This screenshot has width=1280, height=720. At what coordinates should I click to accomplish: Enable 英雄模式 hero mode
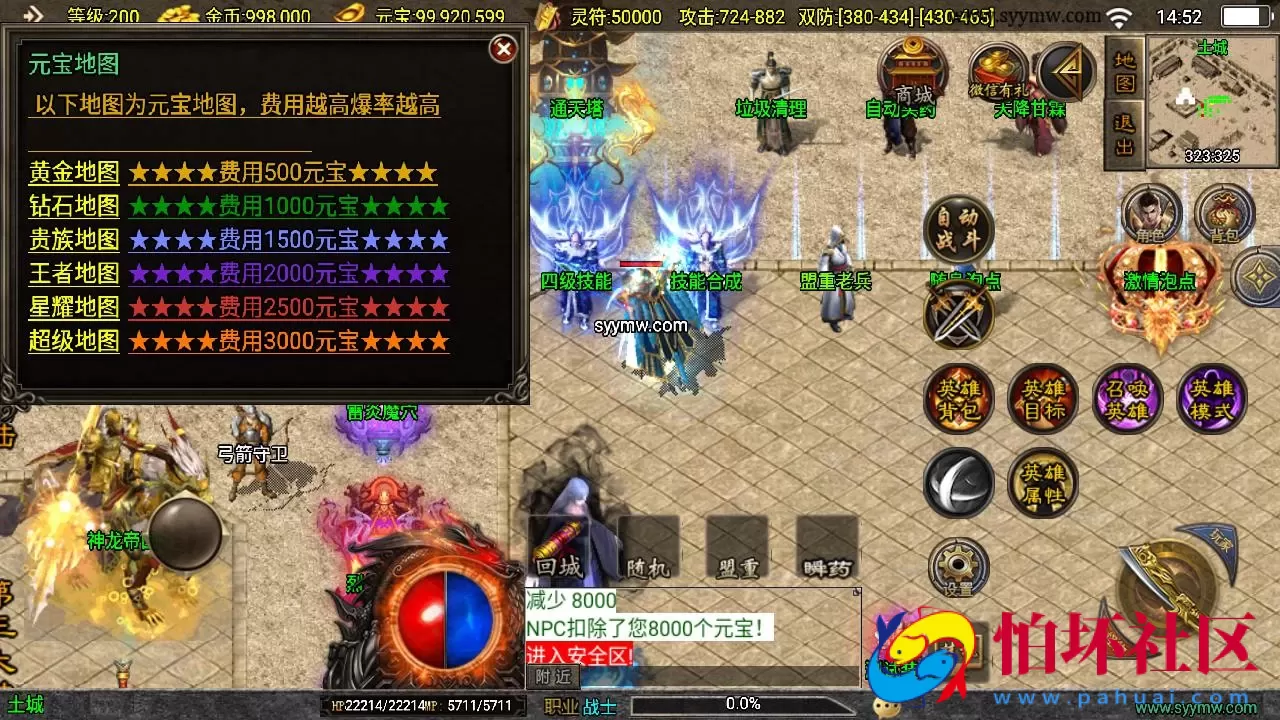click(1212, 398)
